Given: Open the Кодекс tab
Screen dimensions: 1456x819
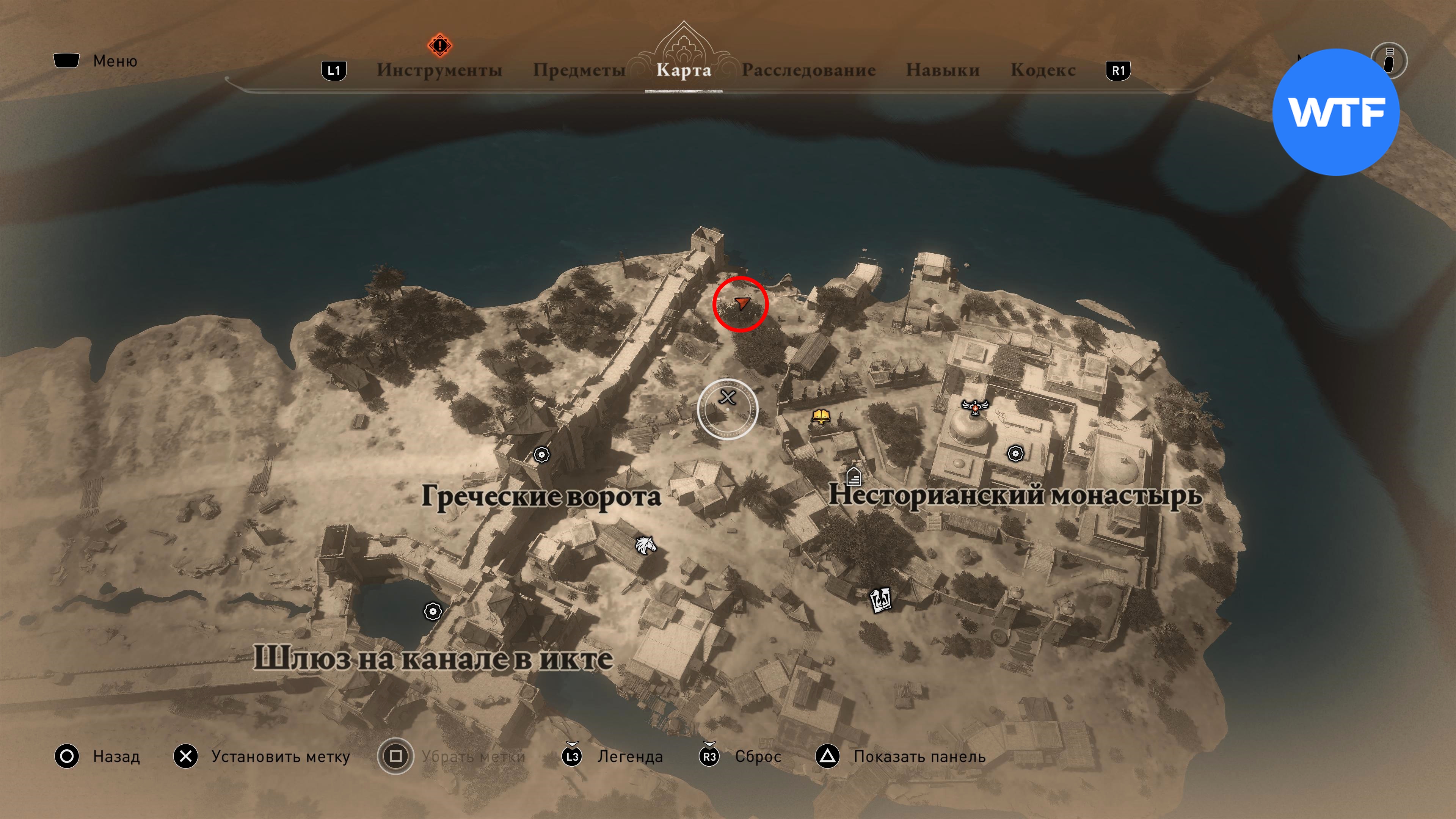Looking at the screenshot, I should click(x=1043, y=70).
